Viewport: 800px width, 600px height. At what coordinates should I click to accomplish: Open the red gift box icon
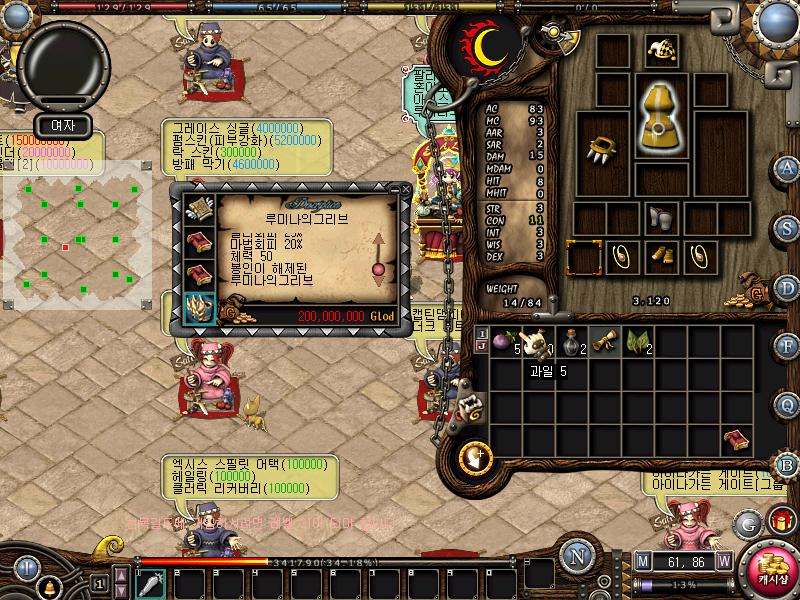point(780,521)
